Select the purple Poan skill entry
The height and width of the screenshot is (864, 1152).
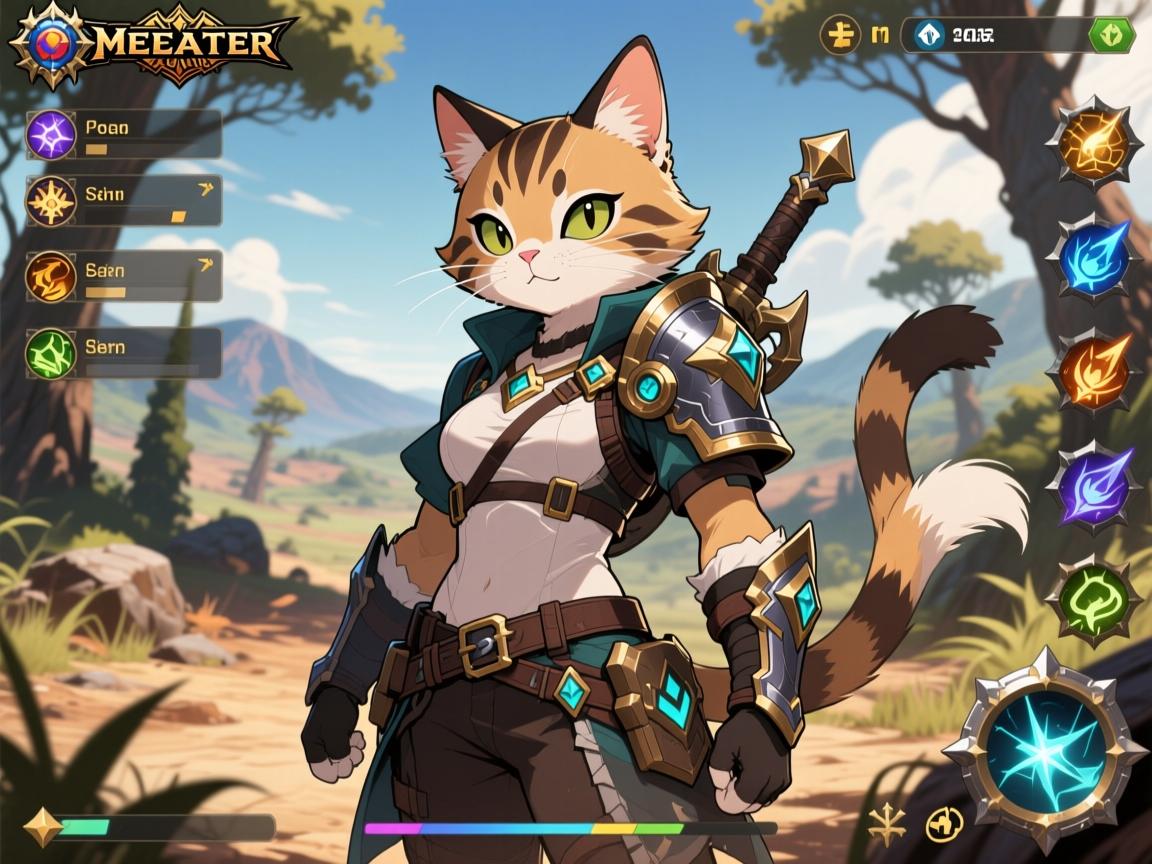[x=51, y=135]
